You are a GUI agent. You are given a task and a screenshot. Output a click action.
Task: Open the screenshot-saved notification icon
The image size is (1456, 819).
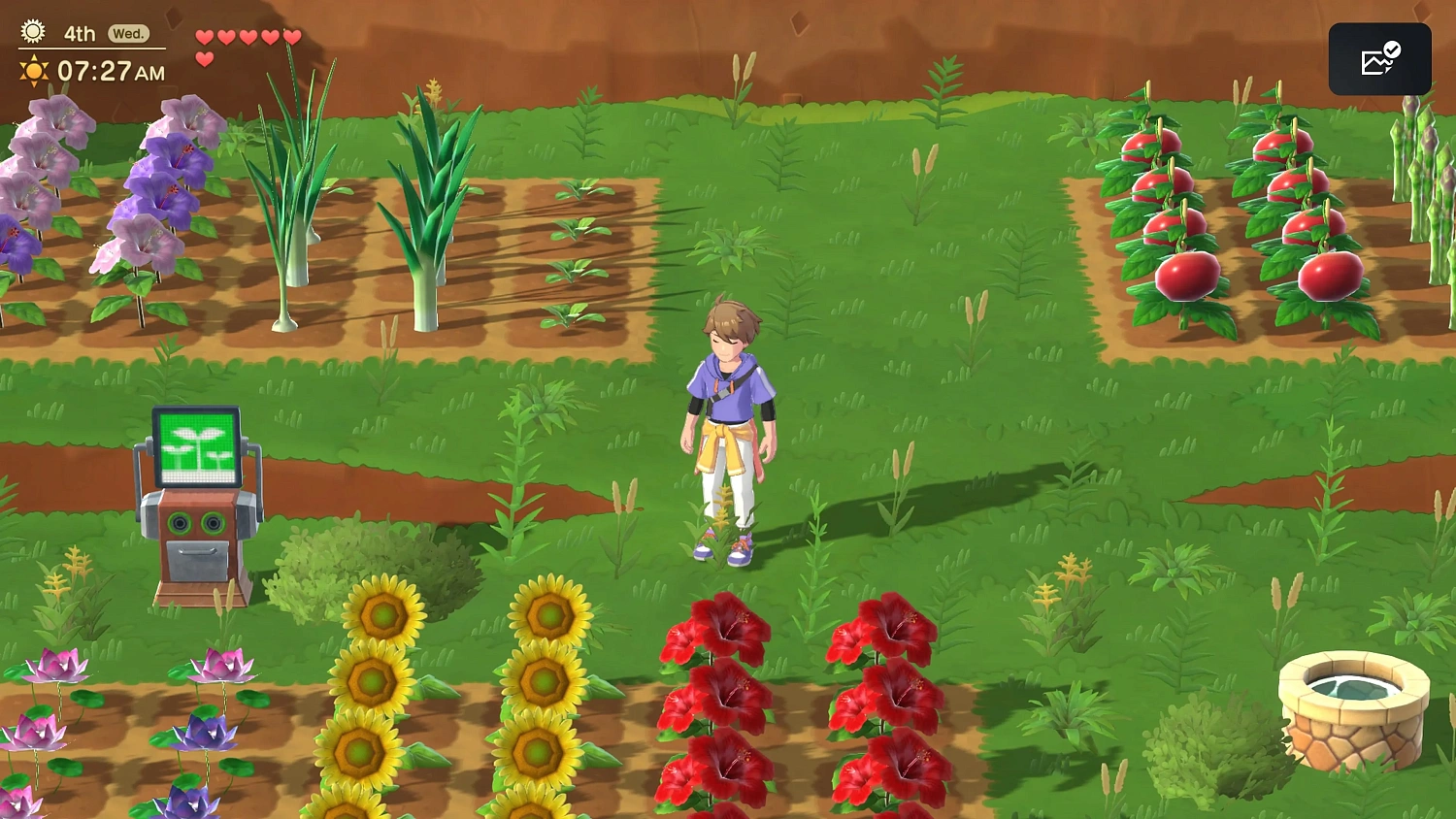tap(1379, 58)
